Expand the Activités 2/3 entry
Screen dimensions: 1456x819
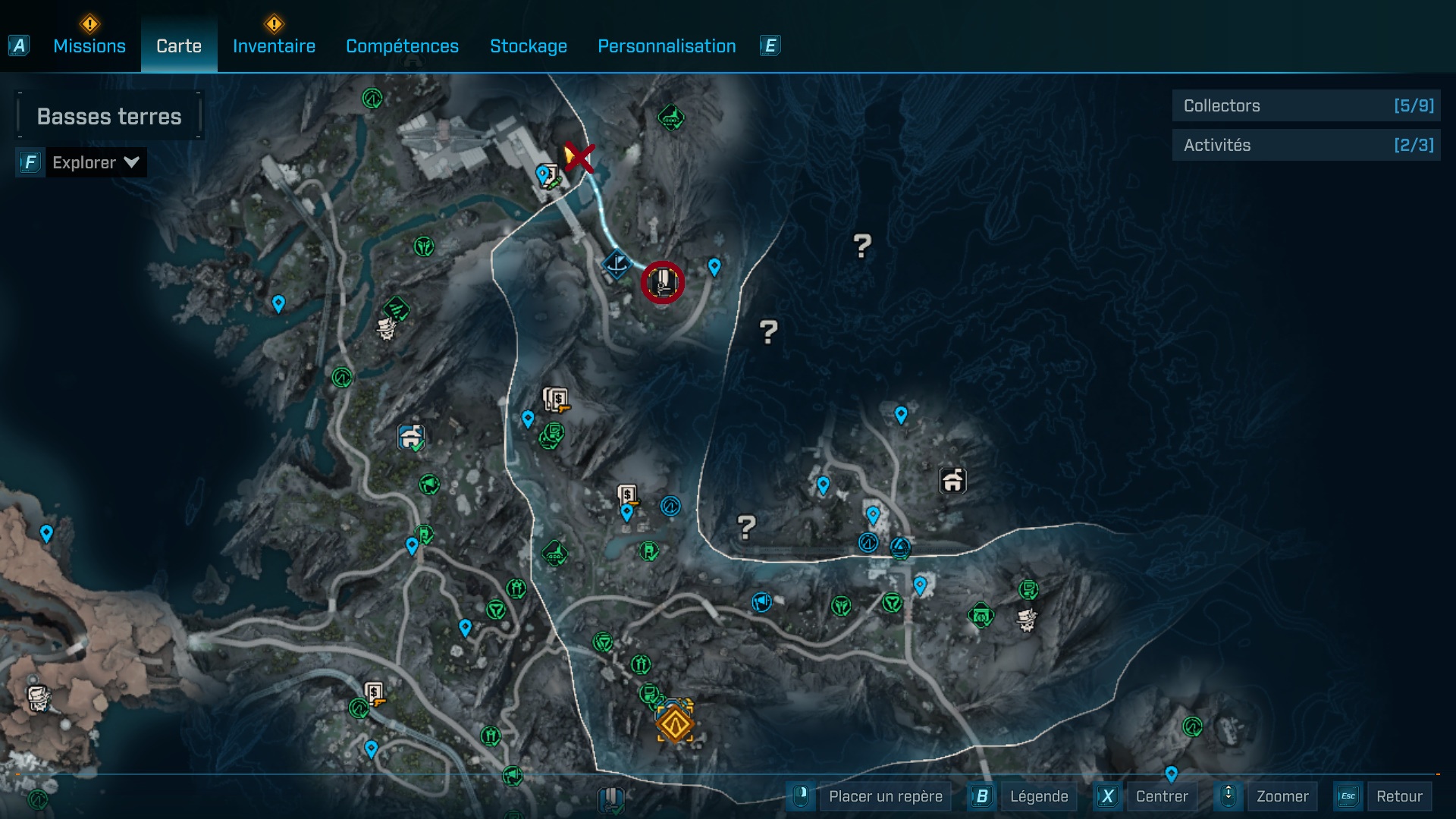coord(1306,145)
